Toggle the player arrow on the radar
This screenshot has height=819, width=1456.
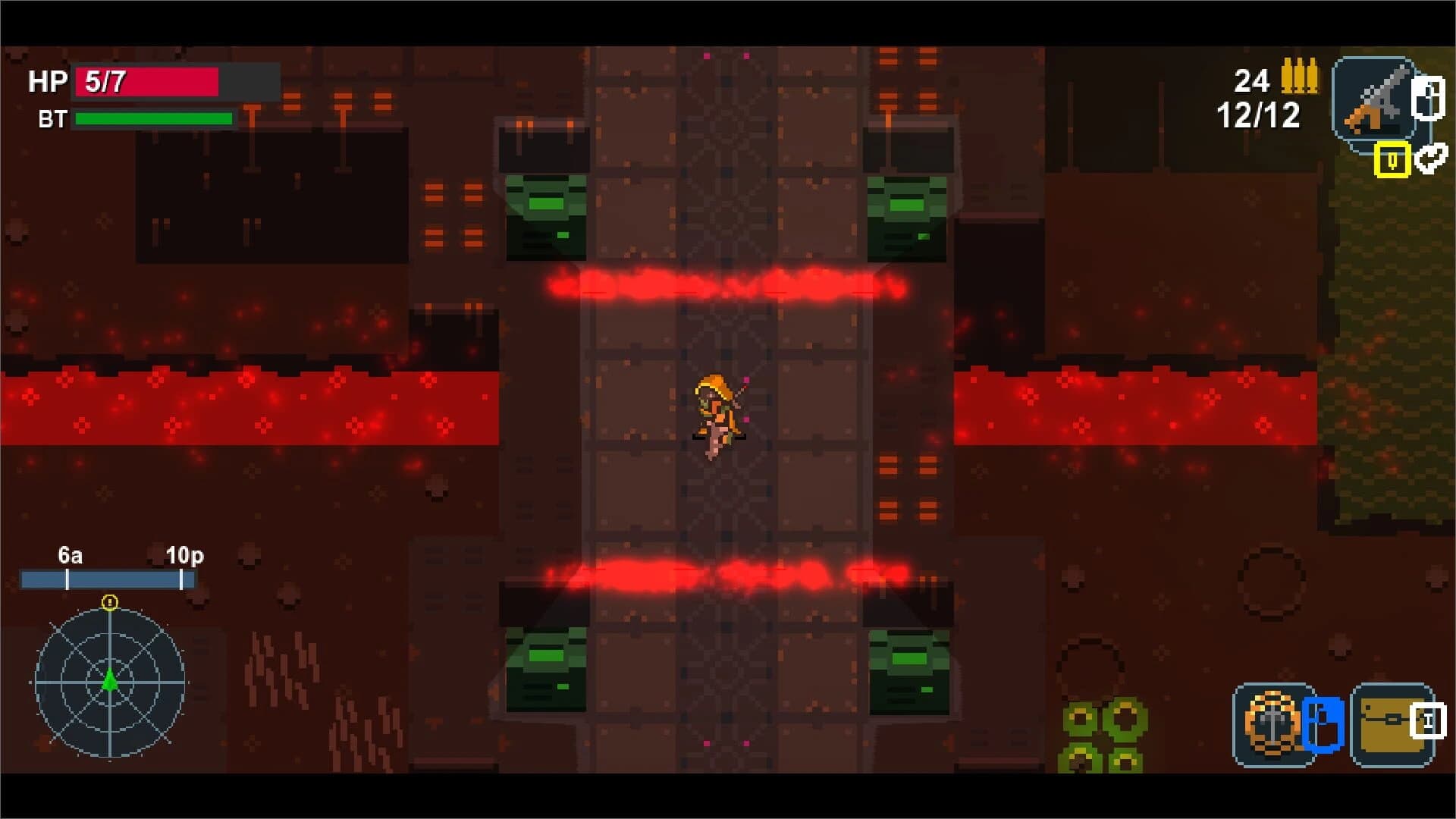tap(111, 679)
